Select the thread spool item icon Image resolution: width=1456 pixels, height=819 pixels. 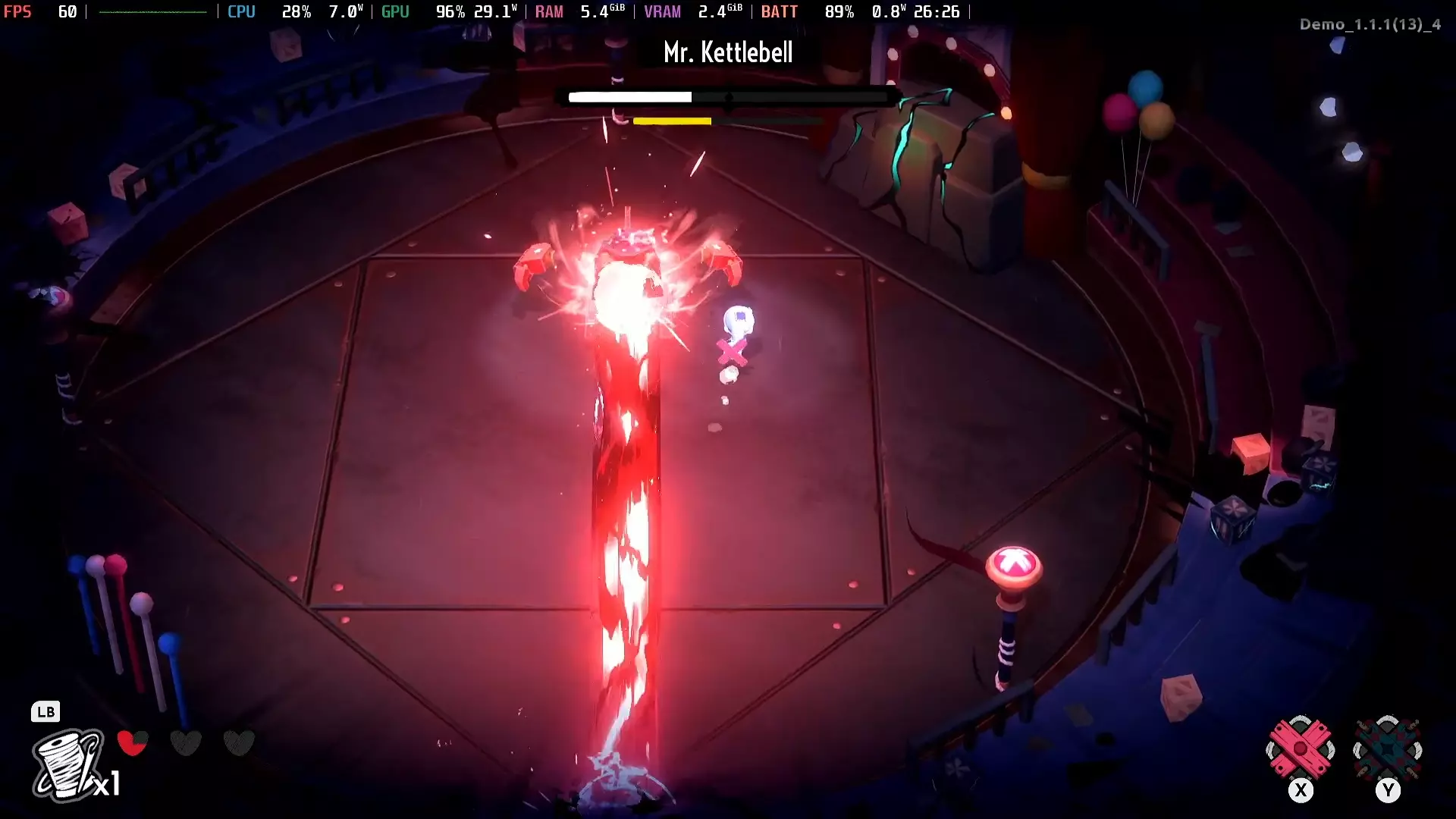coord(67,764)
